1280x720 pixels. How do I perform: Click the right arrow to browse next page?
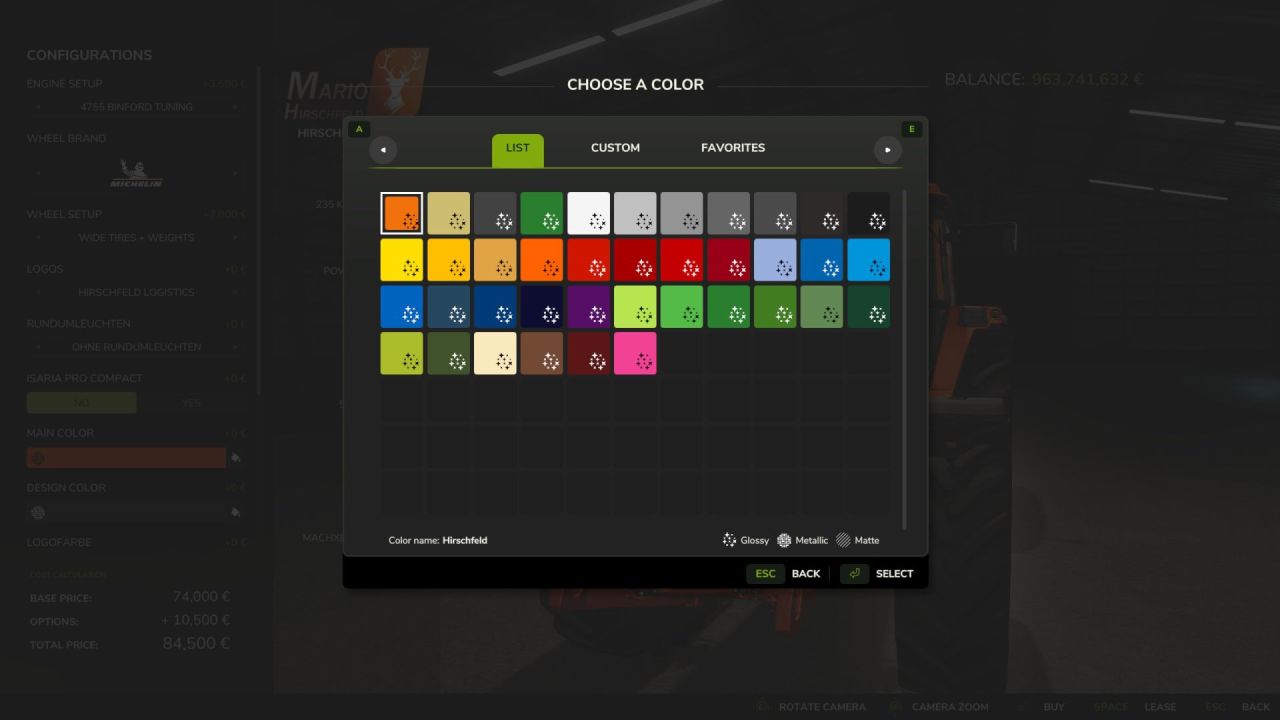(x=887, y=149)
